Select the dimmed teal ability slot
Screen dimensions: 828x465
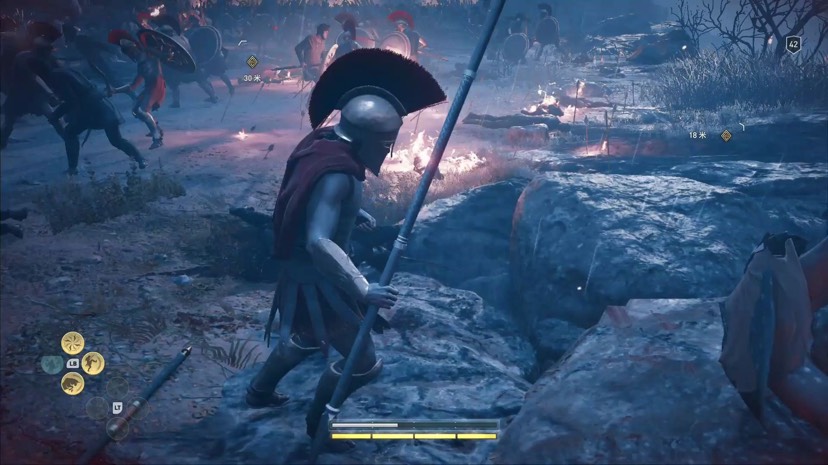[x=51, y=364]
